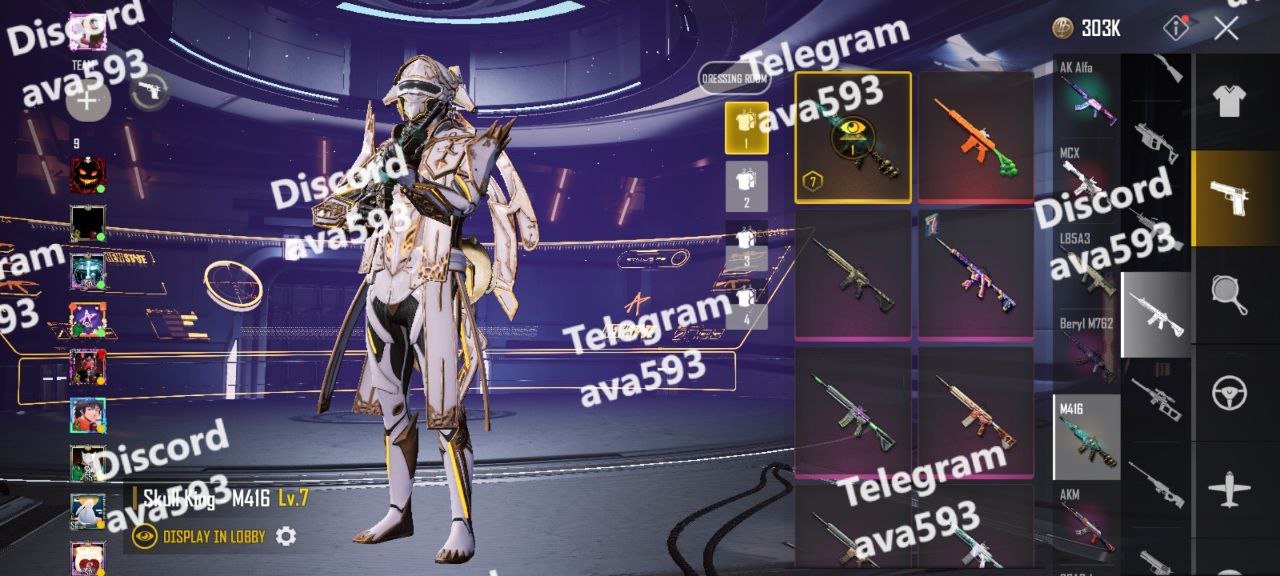Open the steering wheel vehicle category
The image size is (1280, 576).
(x=1229, y=393)
